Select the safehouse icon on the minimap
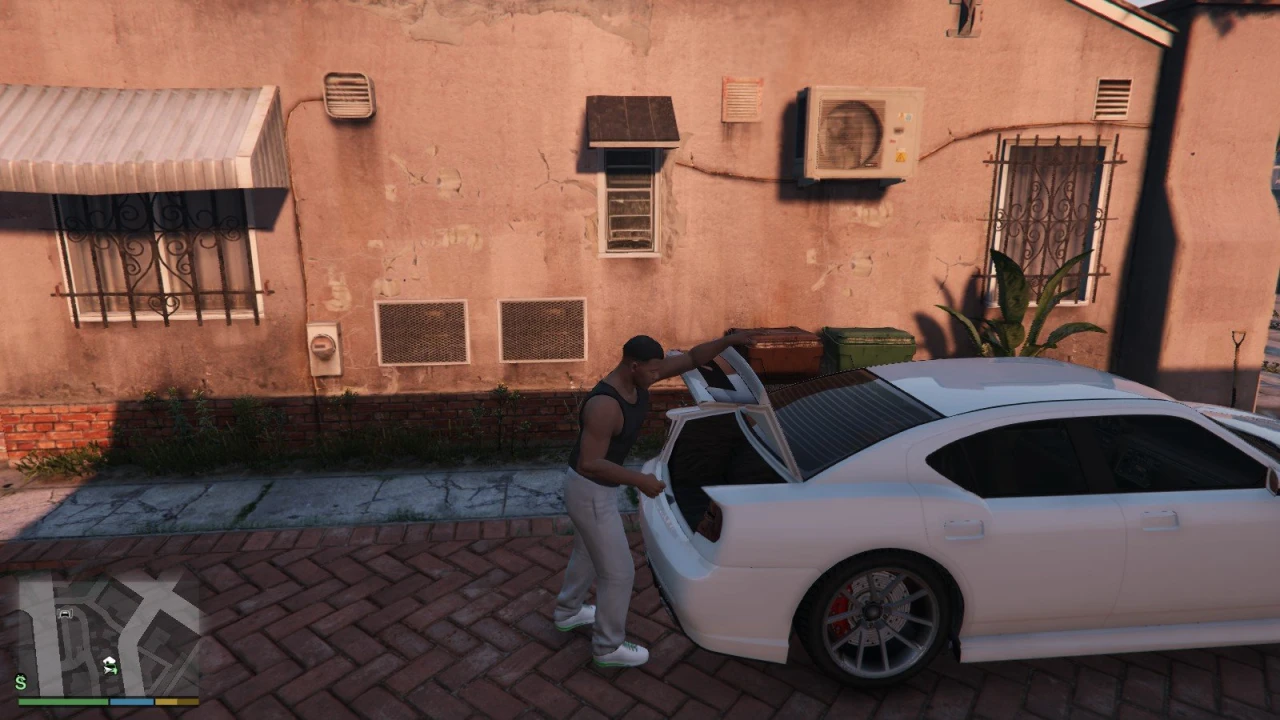 click(110, 661)
